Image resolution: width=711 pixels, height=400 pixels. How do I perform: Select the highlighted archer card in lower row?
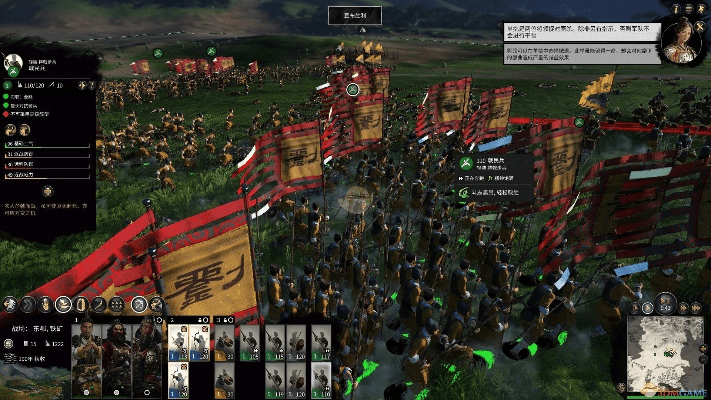177,378
